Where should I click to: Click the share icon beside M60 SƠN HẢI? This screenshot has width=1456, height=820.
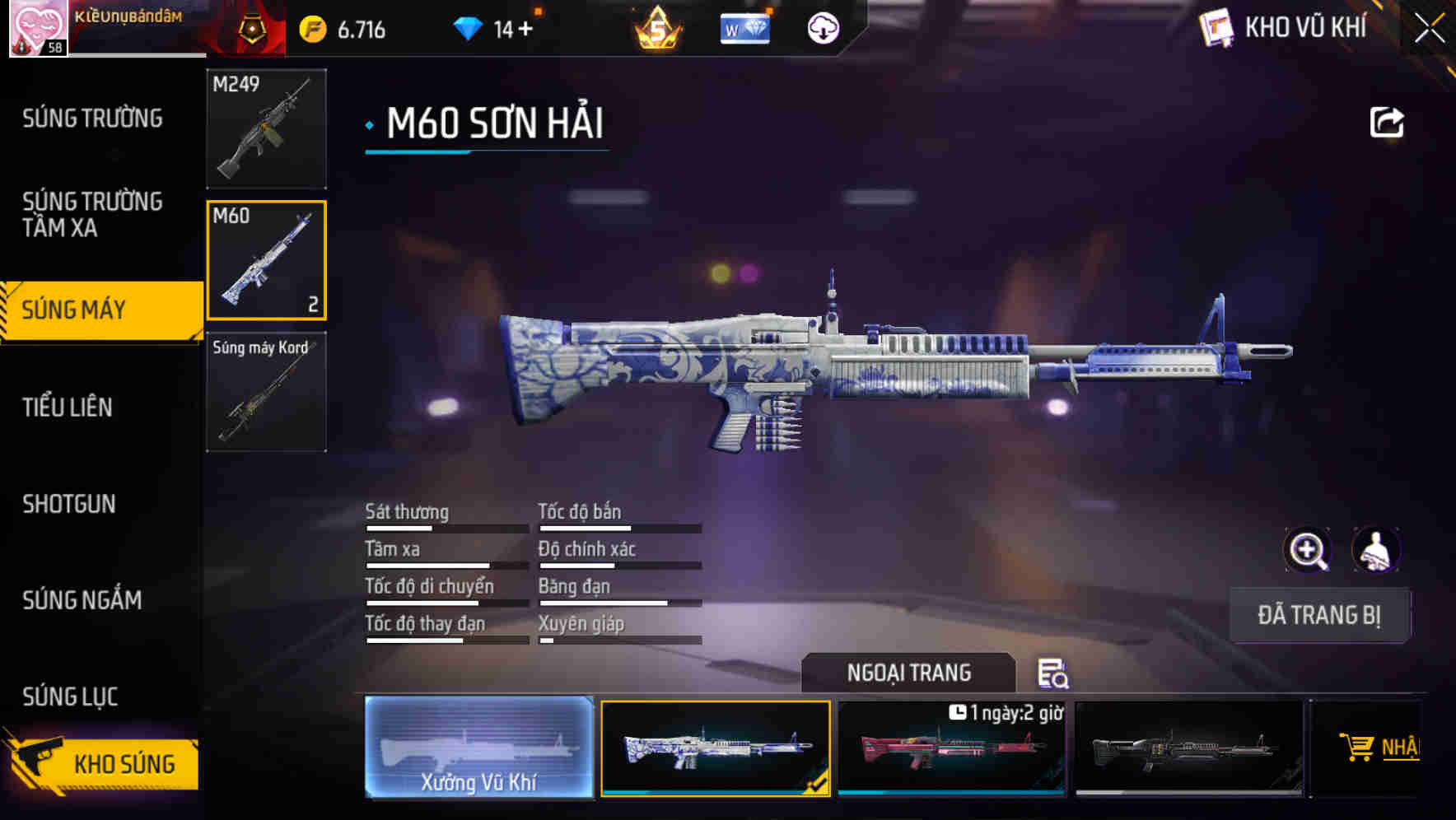[1388, 122]
